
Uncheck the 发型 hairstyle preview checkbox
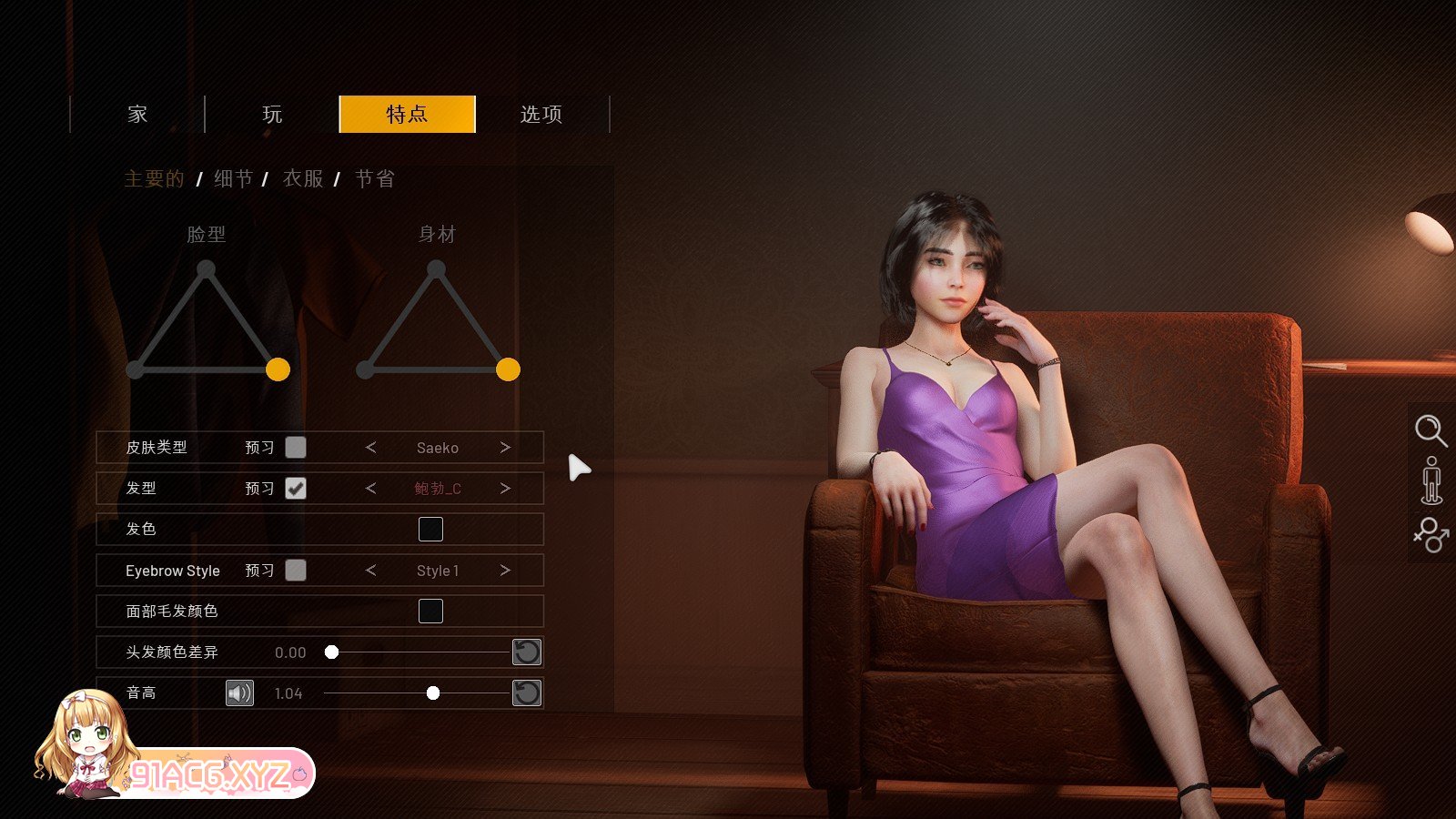coord(296,489)
